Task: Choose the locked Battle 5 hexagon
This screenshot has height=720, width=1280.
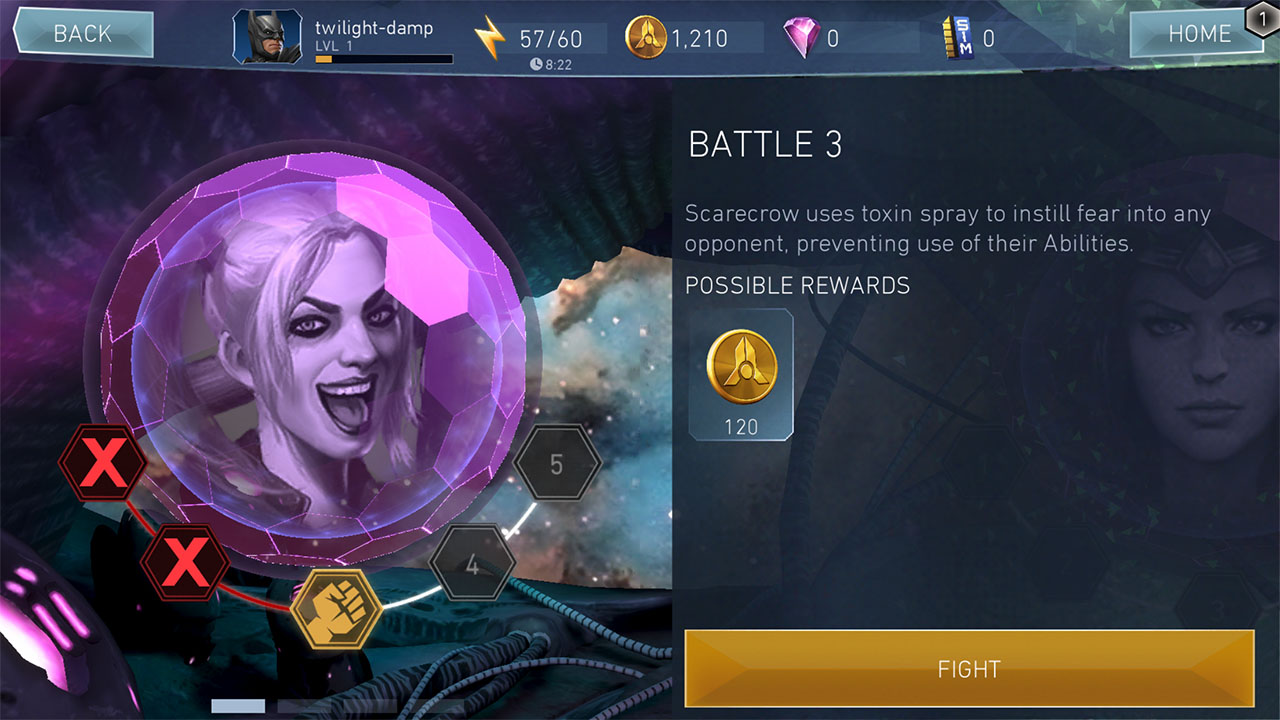Action: pyautogui.click(x=557, y=464)
